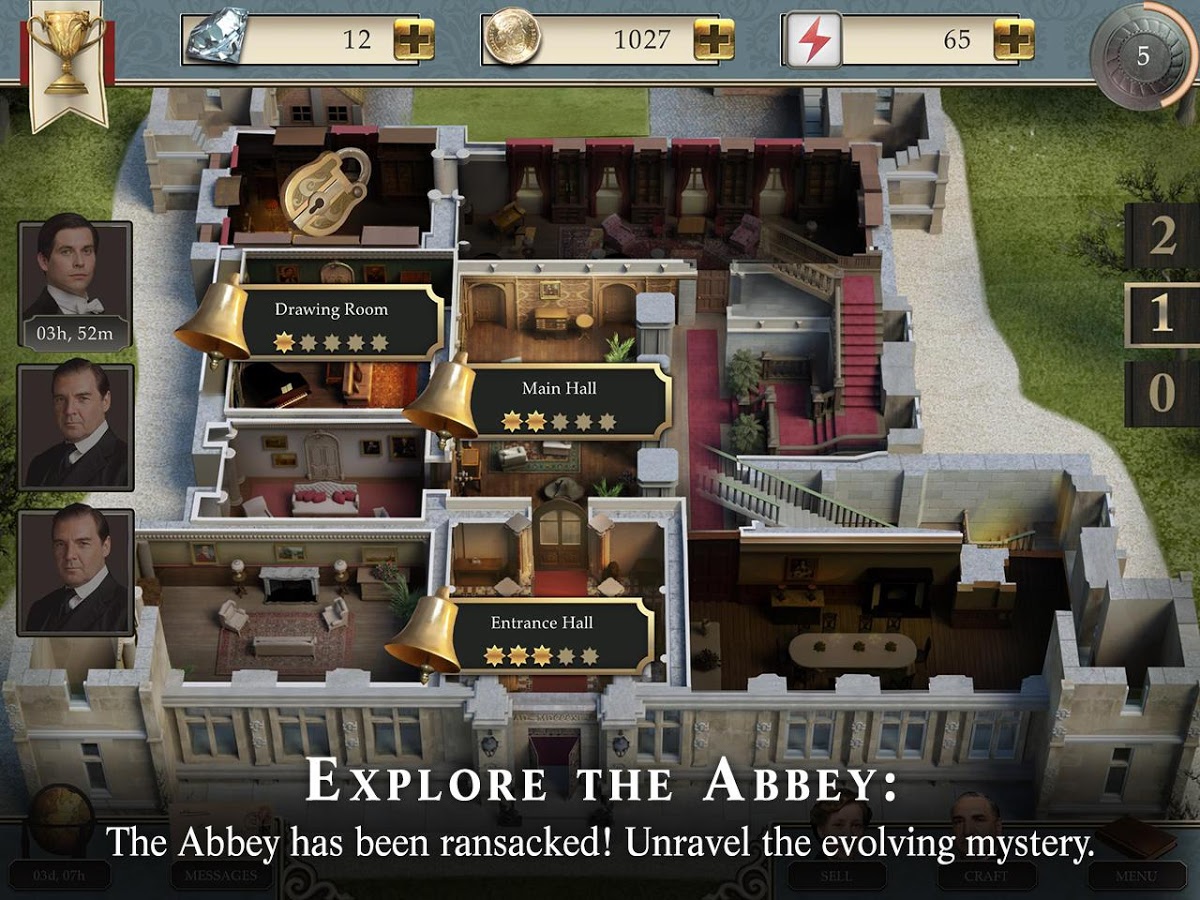Refill energy with the plus button

click(x=1013, y=40)
